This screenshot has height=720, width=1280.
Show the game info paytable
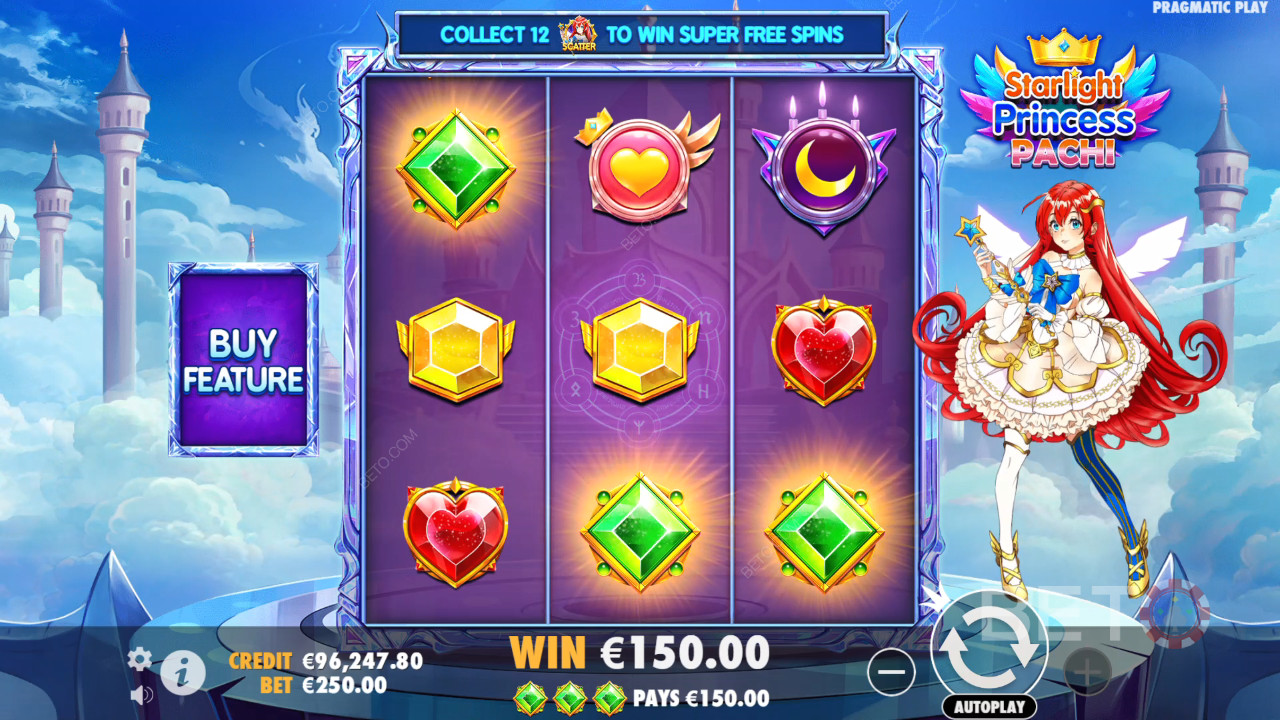point(182,675)
